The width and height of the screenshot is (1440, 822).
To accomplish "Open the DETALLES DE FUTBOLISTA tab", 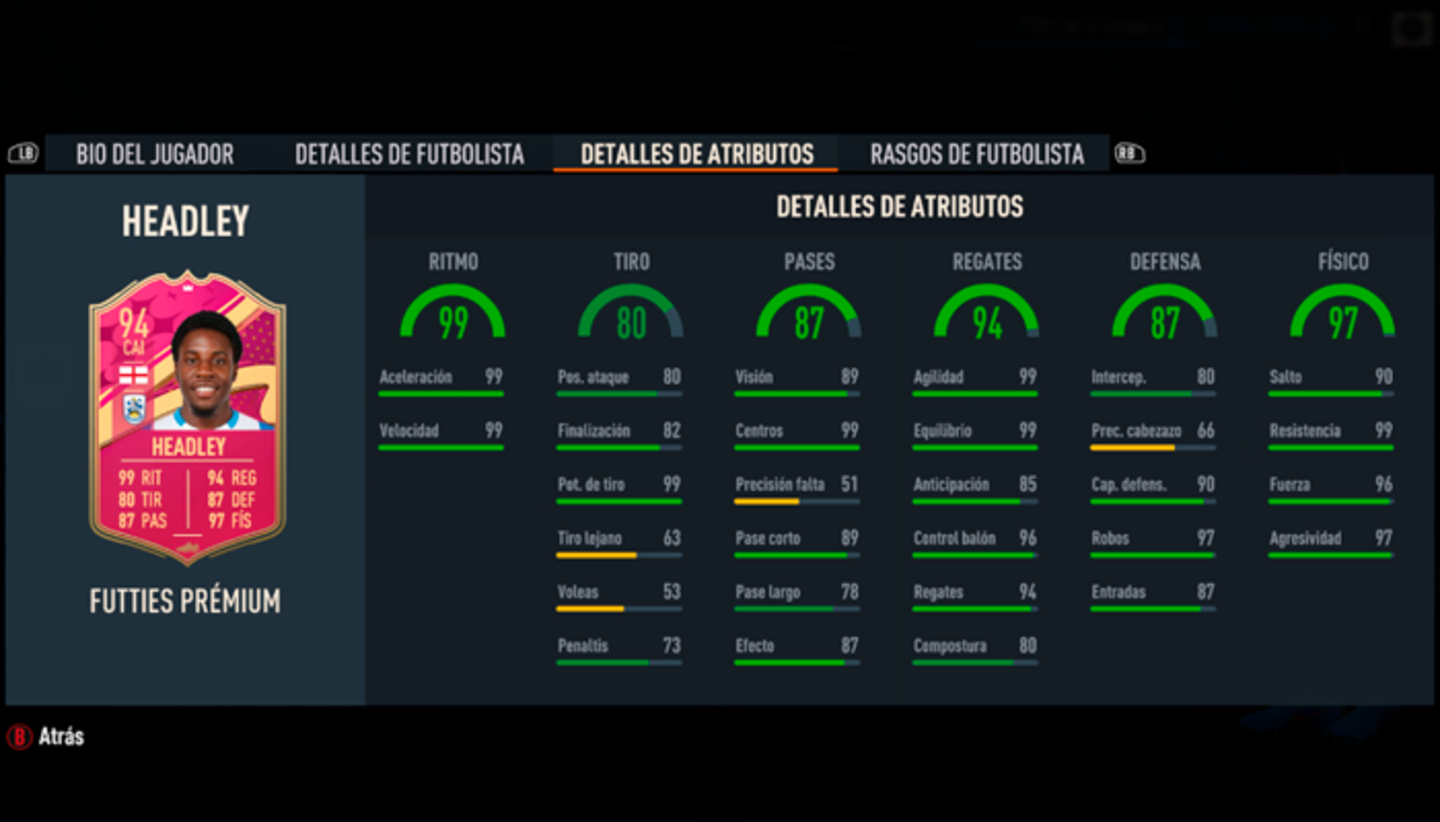I will [x=409, y=154].
